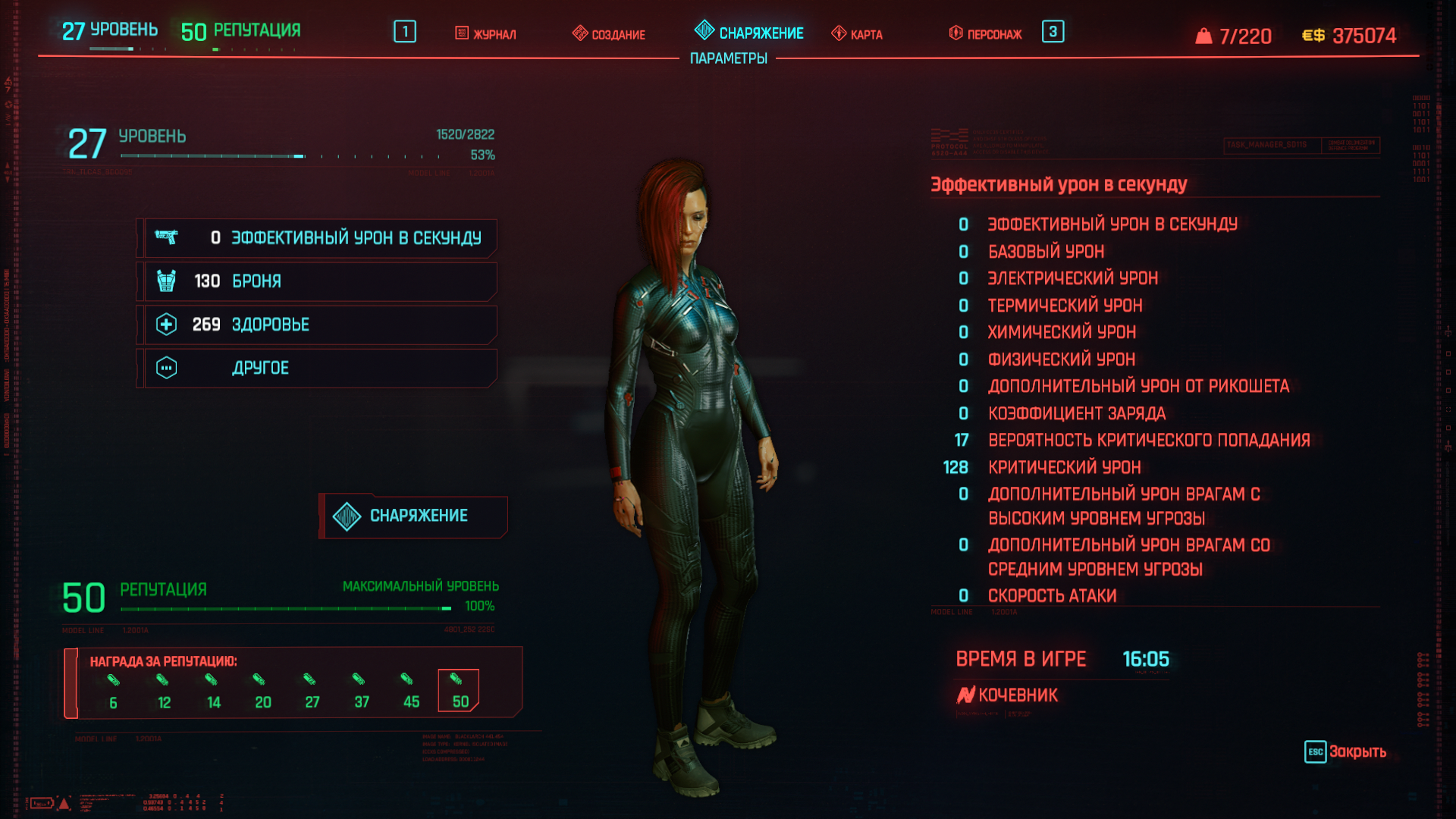Expand the ДРУГОЕ stats category
Image resolution: width=1456 pixels, height=819 pixels.
point(317,367)
